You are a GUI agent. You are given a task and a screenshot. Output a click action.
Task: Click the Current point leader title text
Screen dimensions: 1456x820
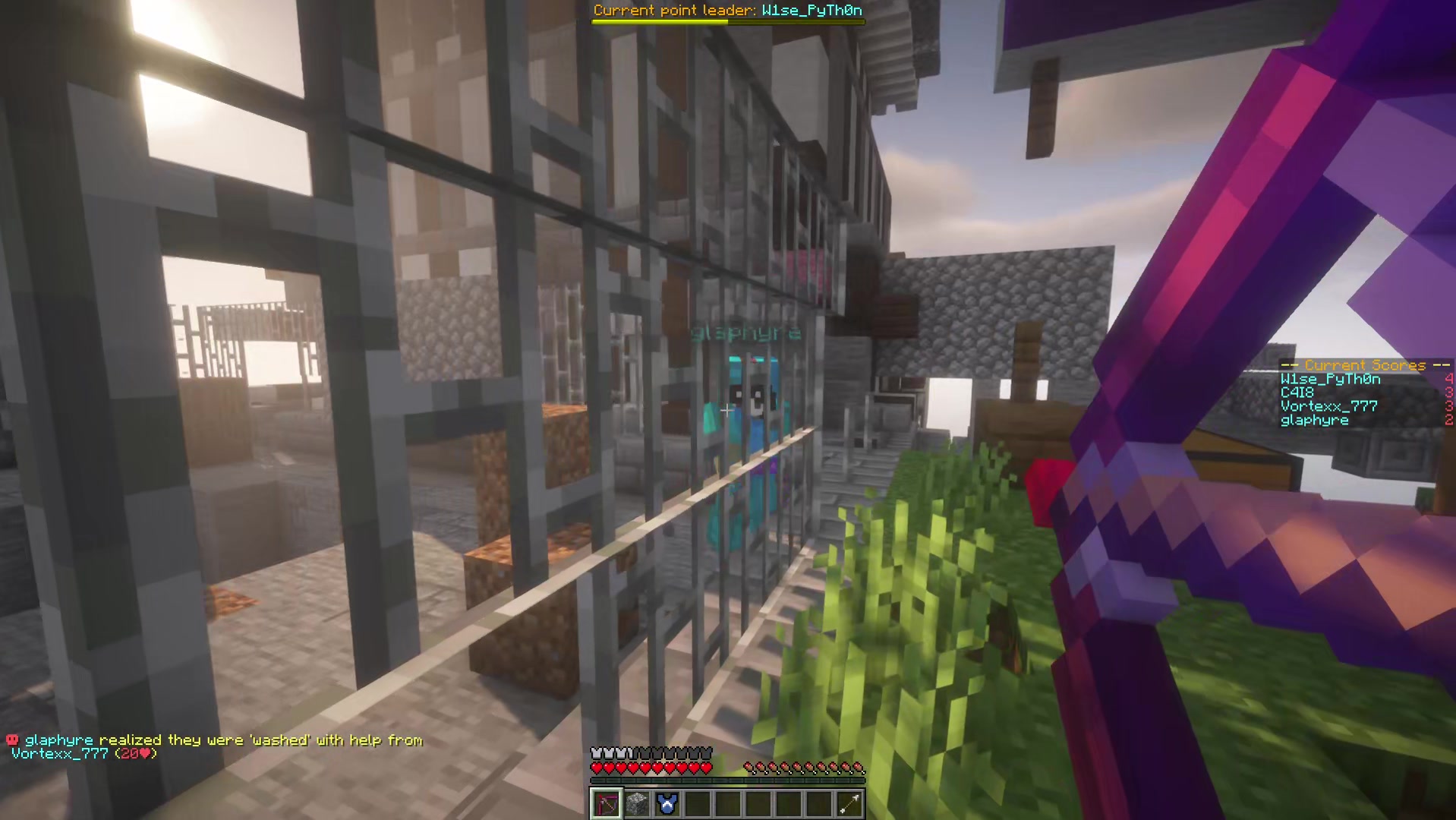(674, 11)
